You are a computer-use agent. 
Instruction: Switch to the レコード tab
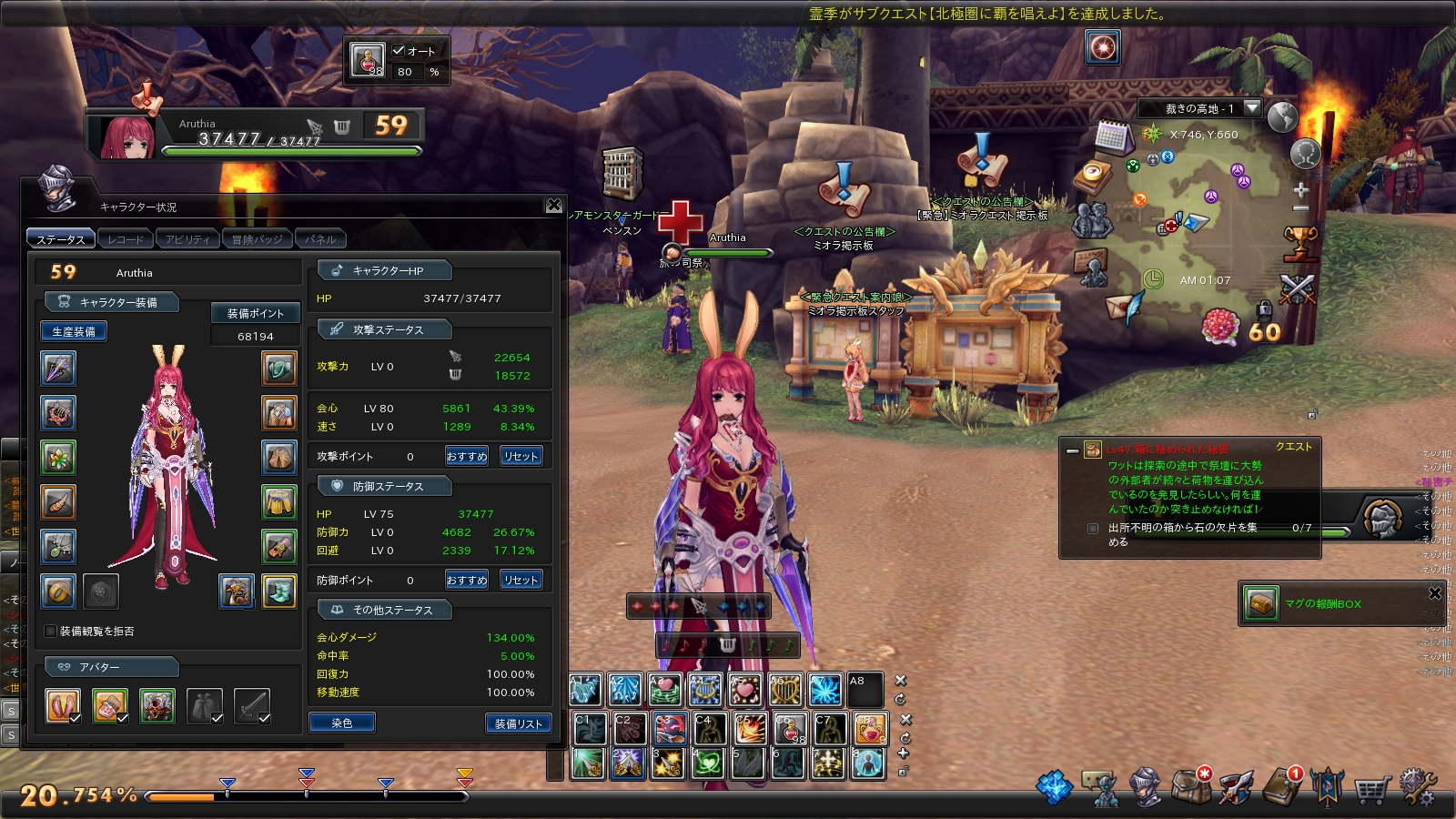click(x=126, y=239)
